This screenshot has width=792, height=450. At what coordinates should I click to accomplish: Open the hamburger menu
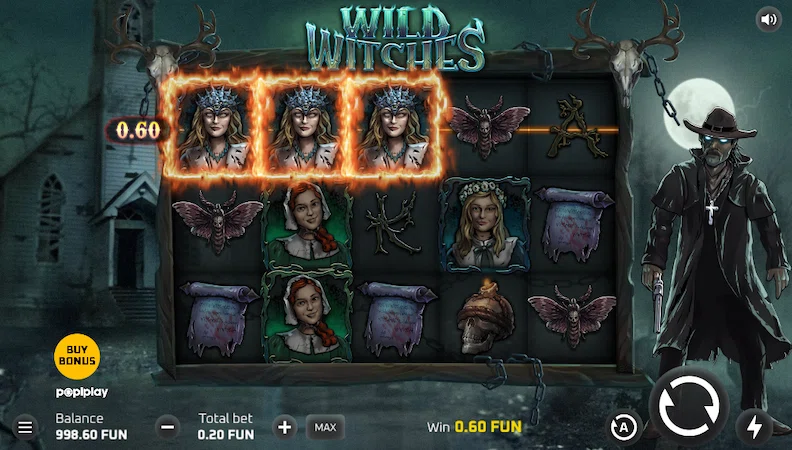pos(25,427)
